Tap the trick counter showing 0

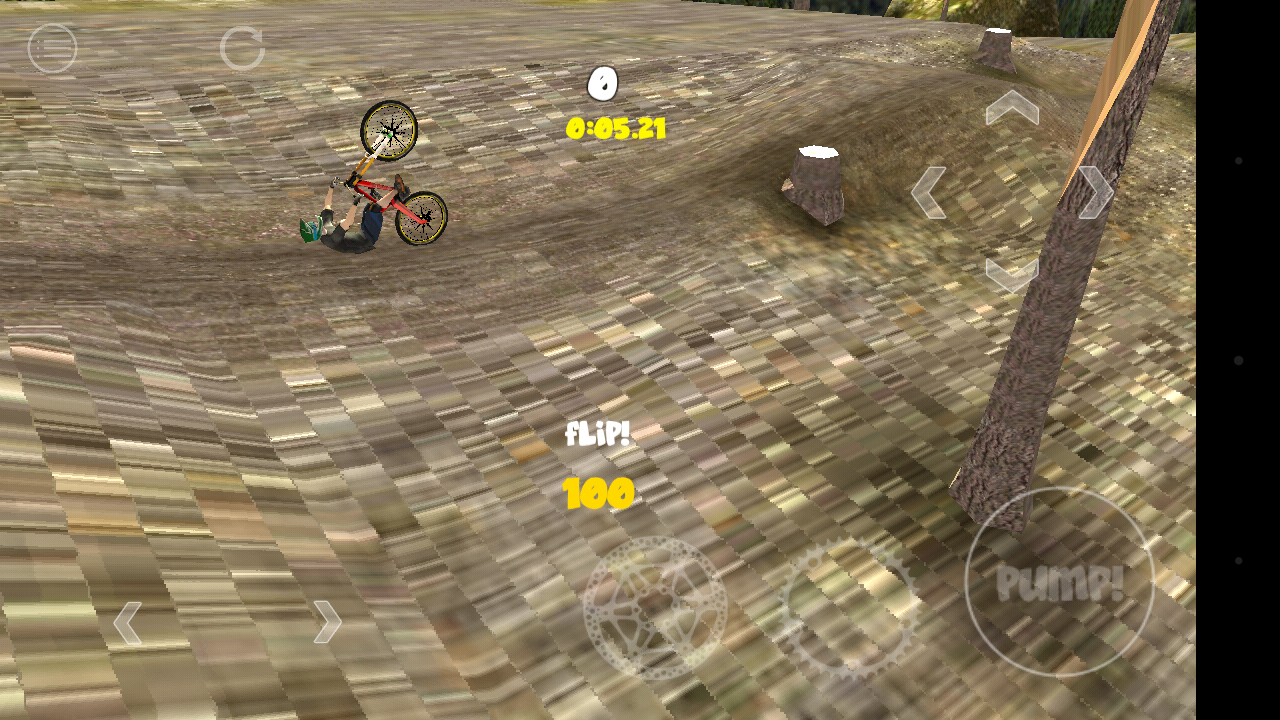[x=601, y=84]
